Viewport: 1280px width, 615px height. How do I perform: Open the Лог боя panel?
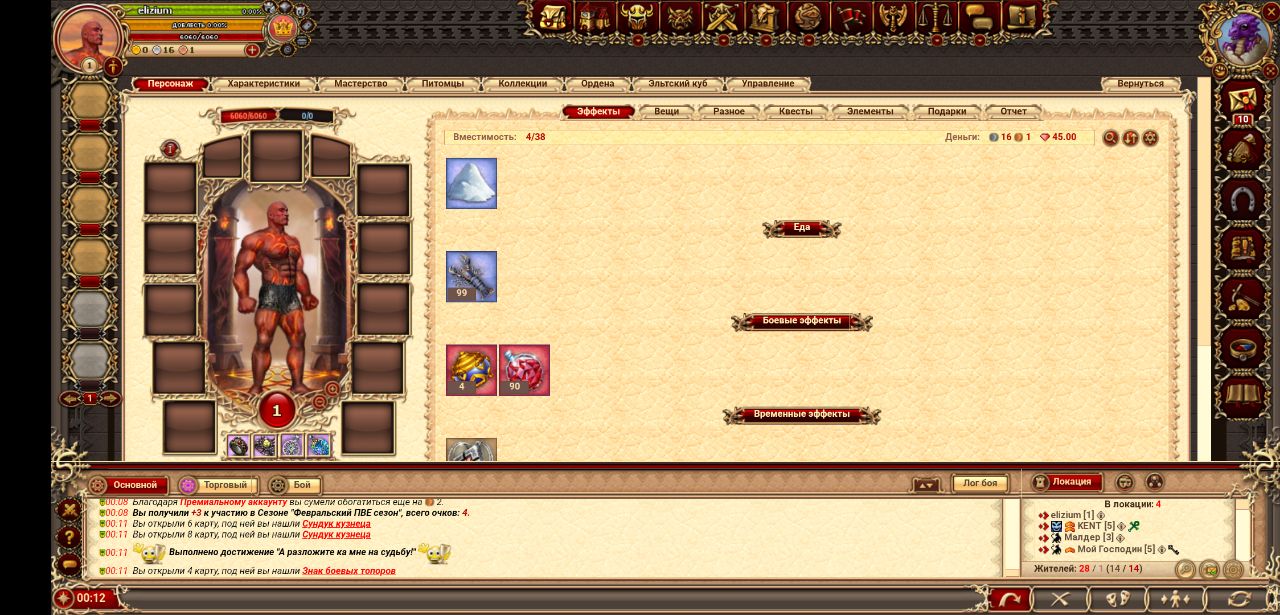click(979, 484)
